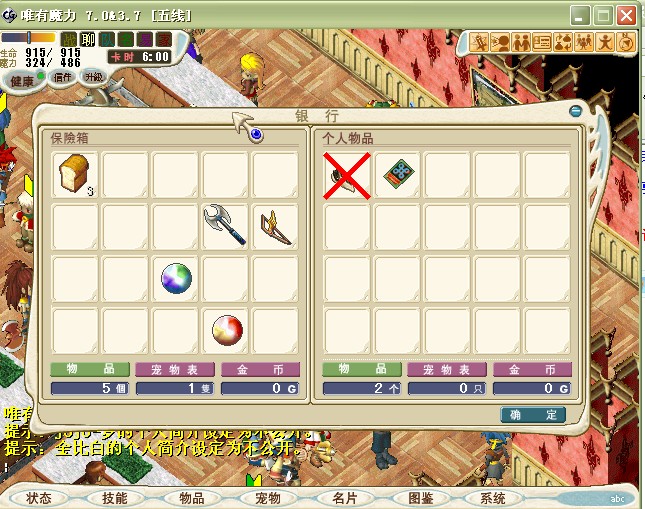Select the crossed-out personal inventory item
The height and width of the screenshot is (509, 645).
(x=346, y=175)
